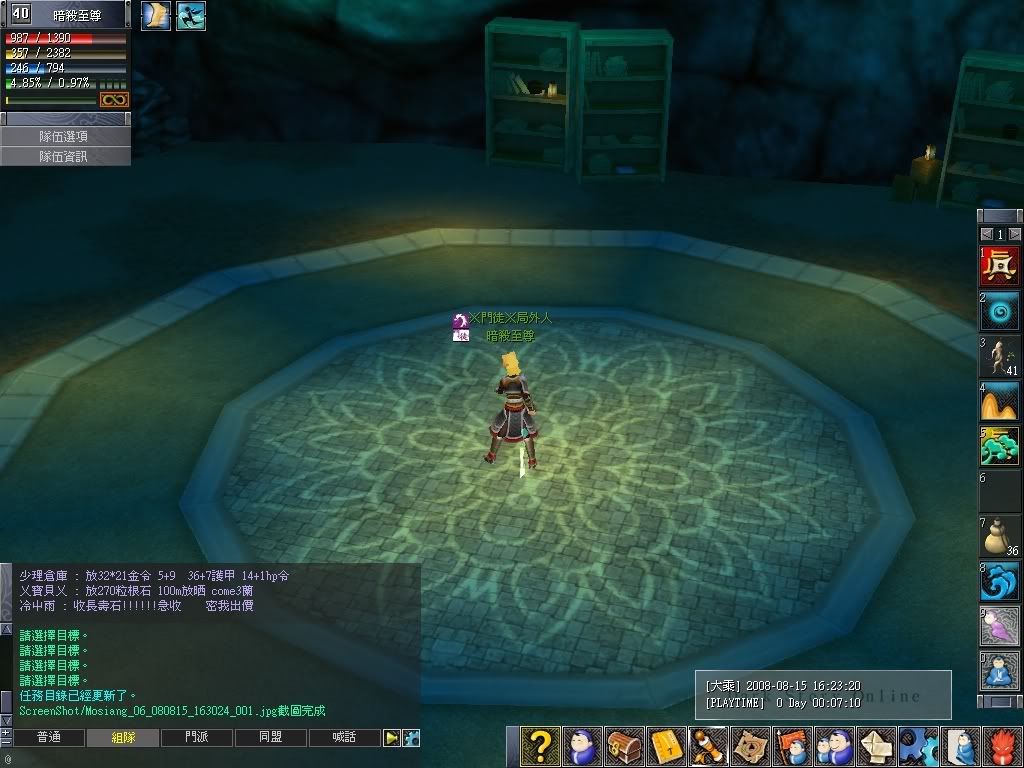Go to the next hotbar page arrow
This screenshot has height=768, width=1024.
pos(1015,234)
